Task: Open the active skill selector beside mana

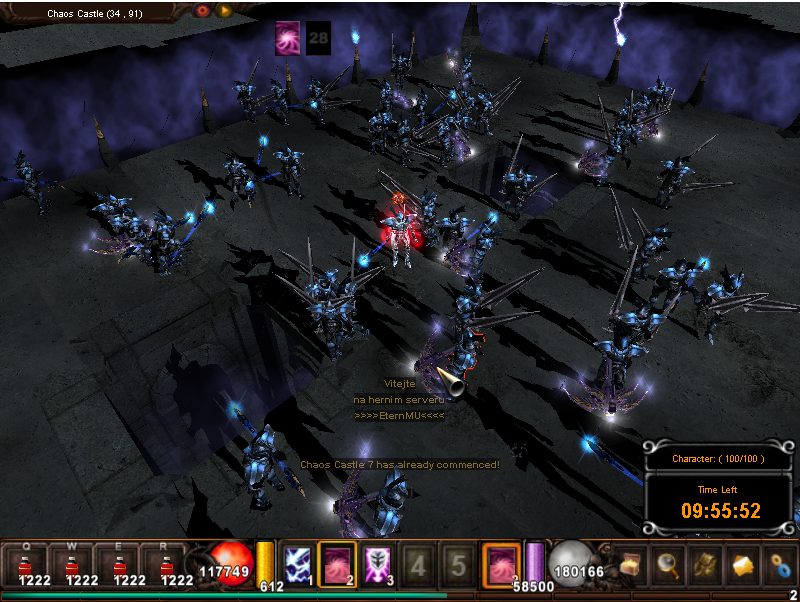Action: 501,563
